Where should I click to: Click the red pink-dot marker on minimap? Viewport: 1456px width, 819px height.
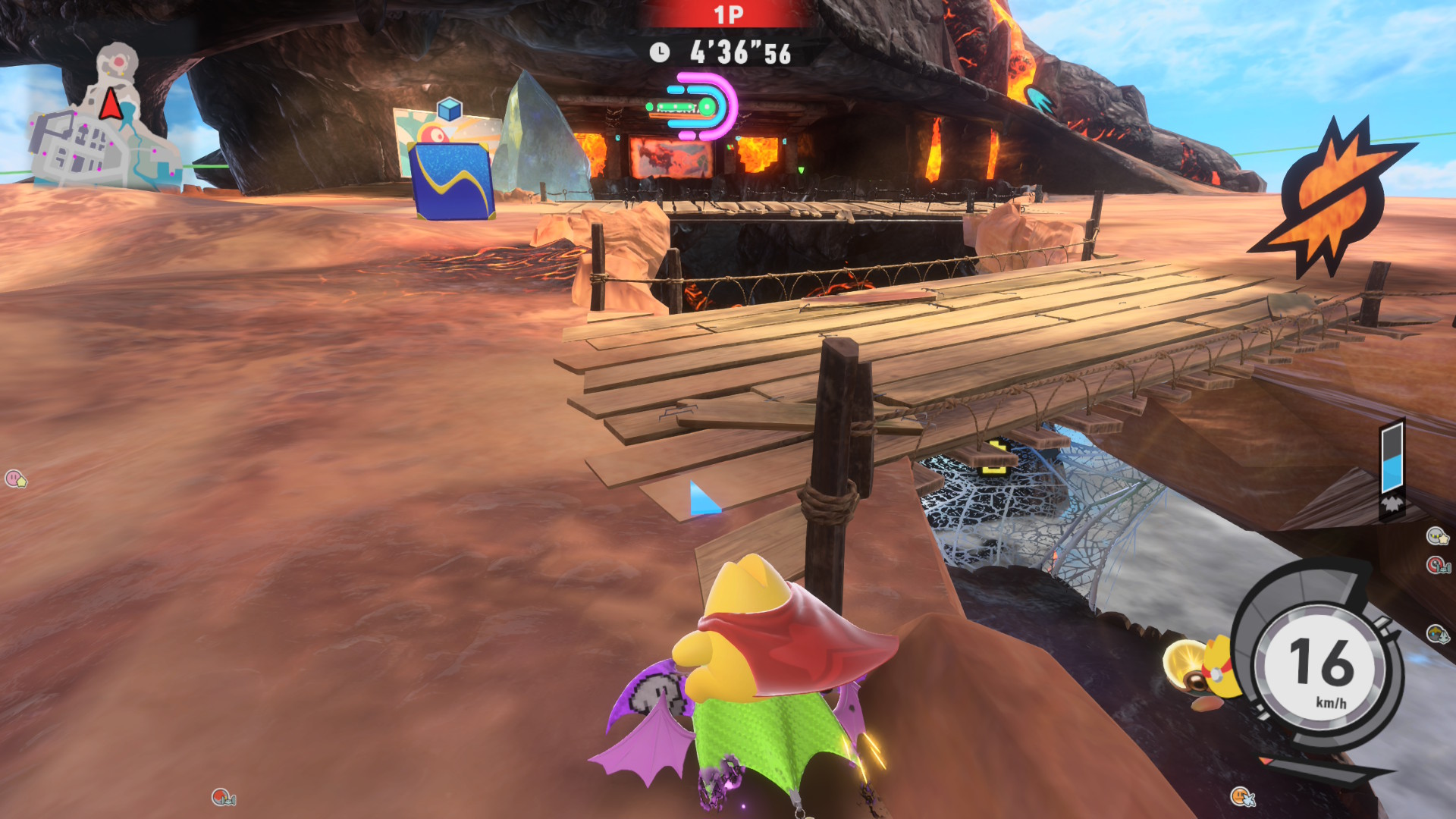[119, 60]
